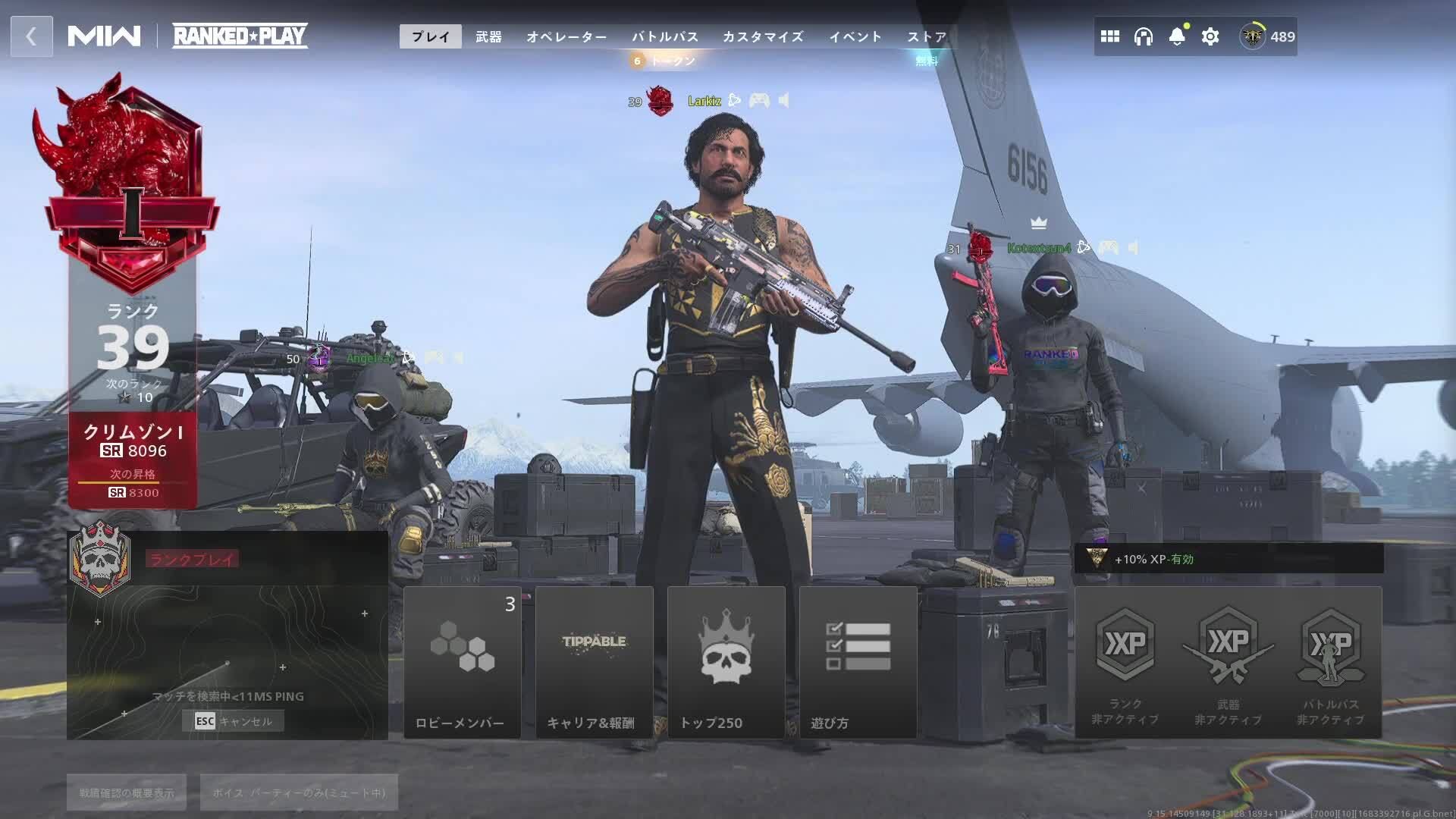
Task: Switch to the 武器 tab
Action: click(488, 36)
